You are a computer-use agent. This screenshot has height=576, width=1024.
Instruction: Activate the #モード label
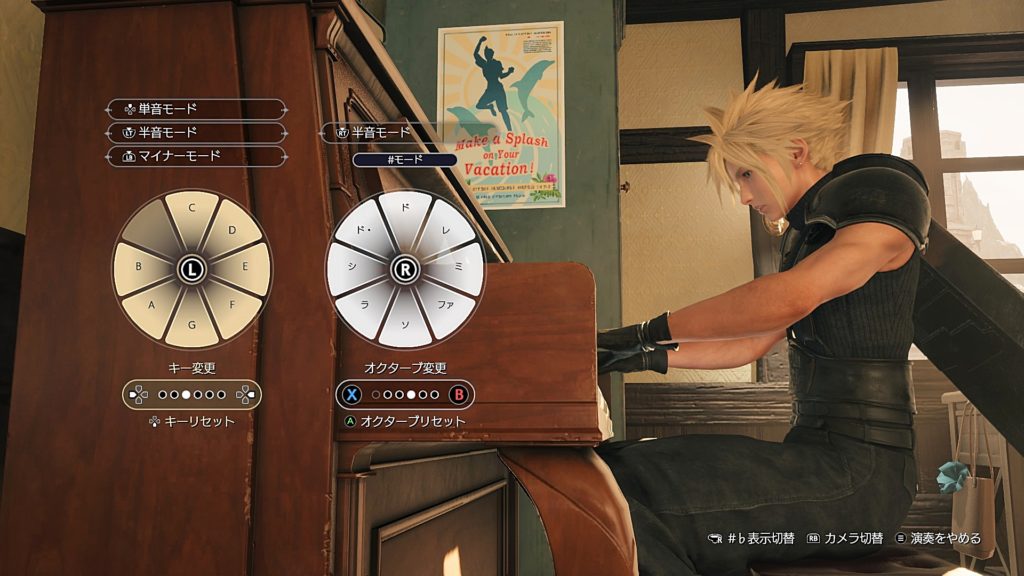click(x=404, y=159)
